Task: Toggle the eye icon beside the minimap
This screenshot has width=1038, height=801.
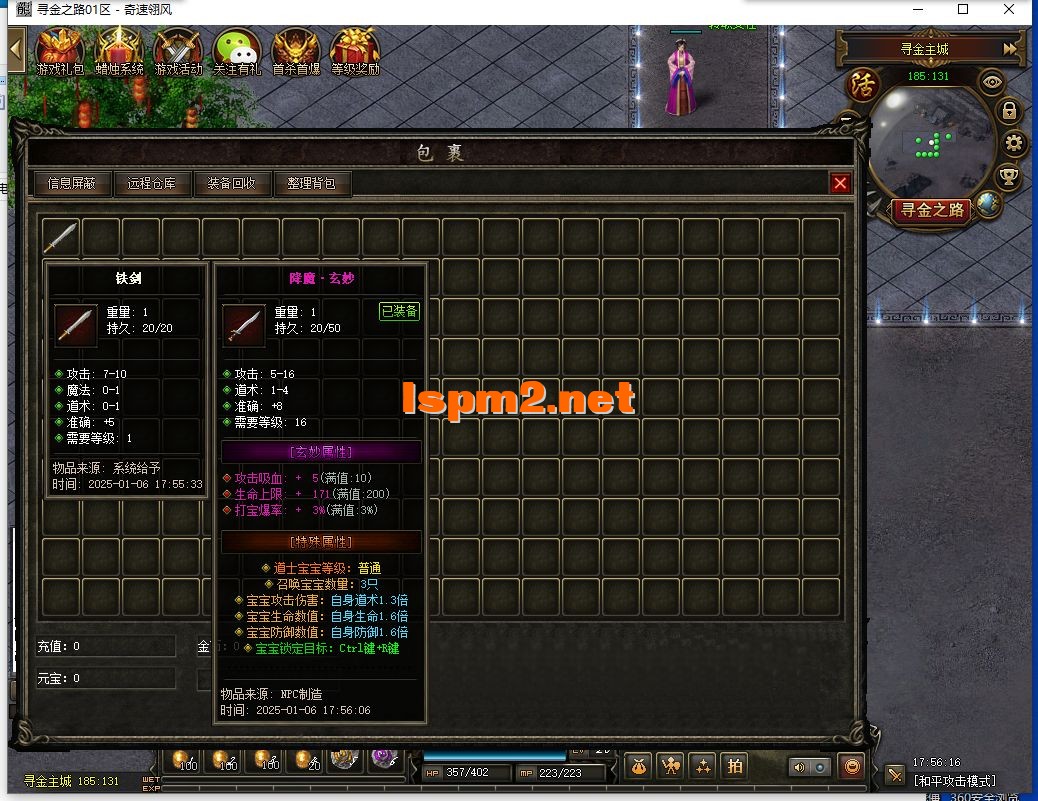Action: pos(992,83)
